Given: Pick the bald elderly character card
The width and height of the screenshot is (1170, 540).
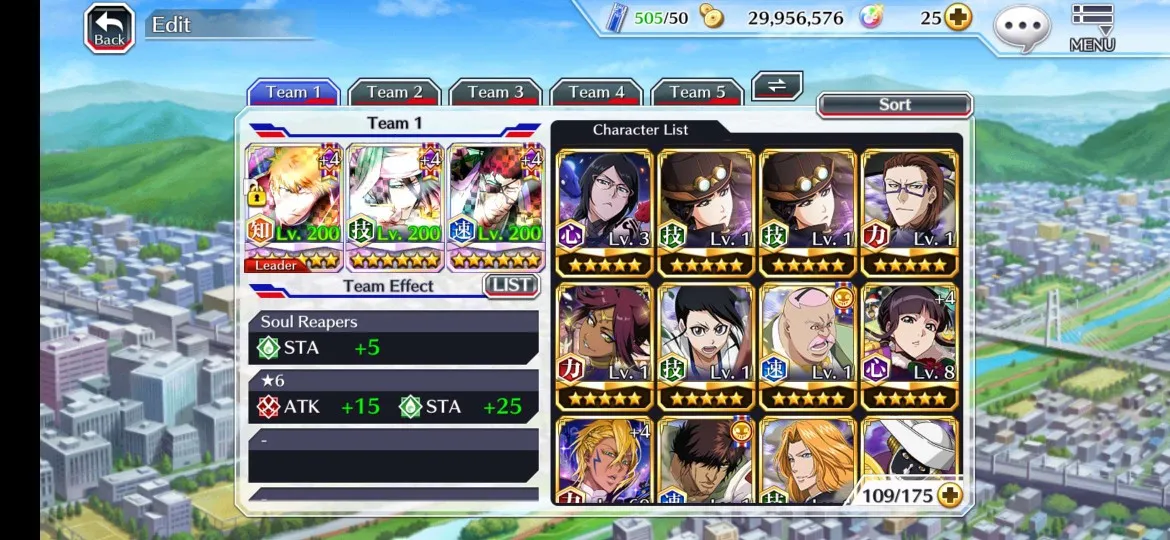Looking at the screenshot, I should click(x=808, y=346).
